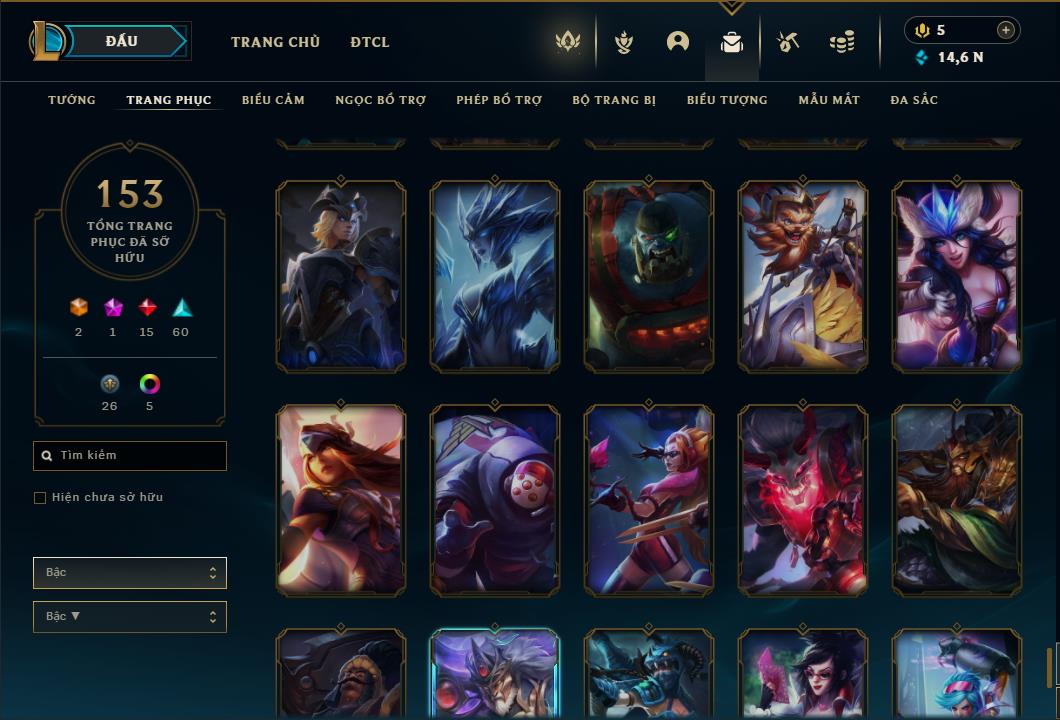The image size is (1060, 720).
Task: Open the NGỌC BỔ TRỢ tab
Action: click(x=380, y=100)
